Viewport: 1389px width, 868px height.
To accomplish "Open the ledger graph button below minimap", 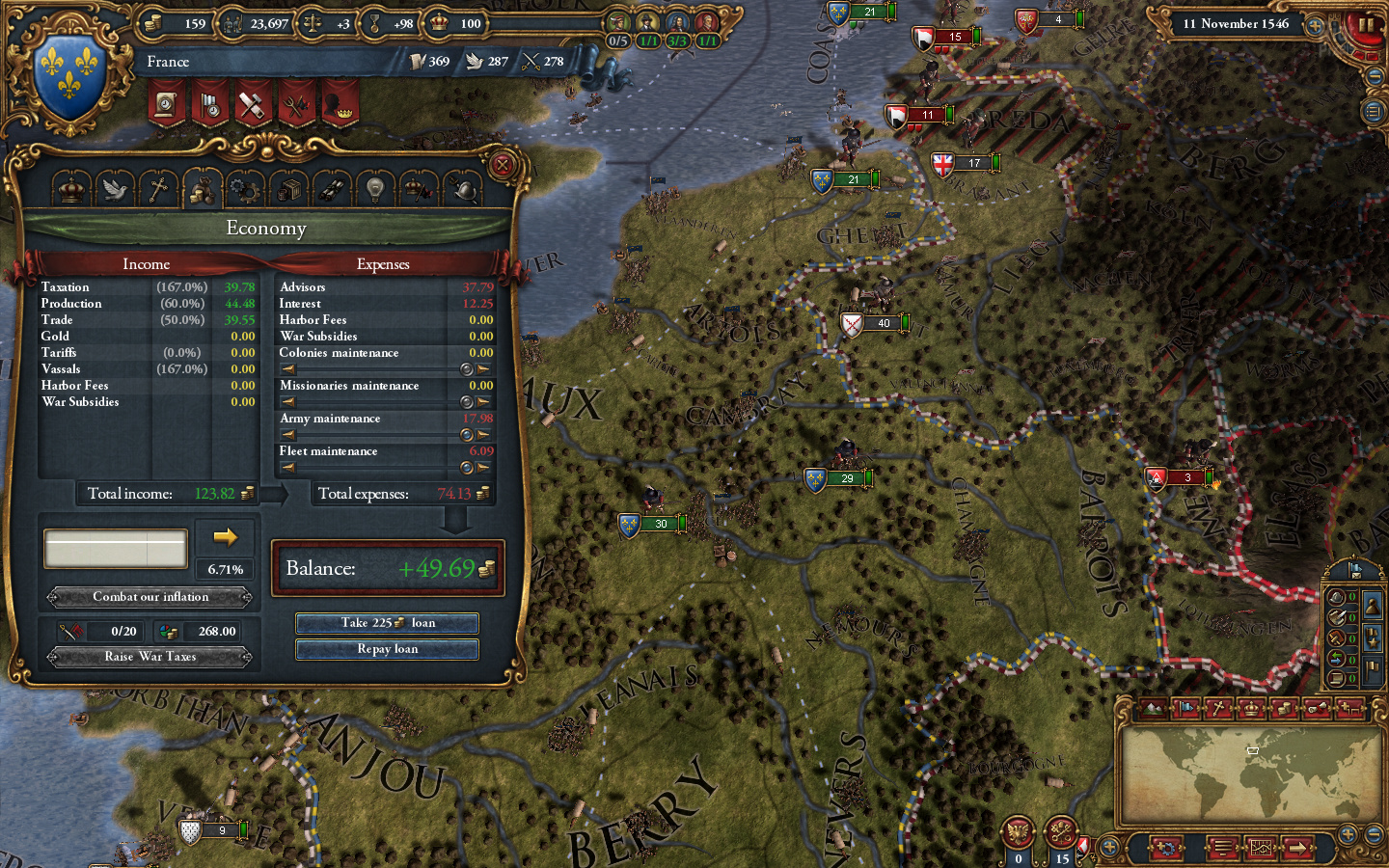I will coord(1262,849).
